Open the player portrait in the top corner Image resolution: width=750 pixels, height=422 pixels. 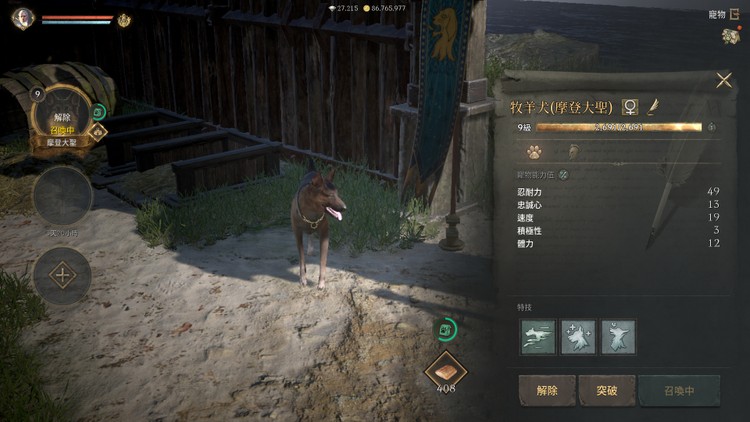(x=23, y=18)
